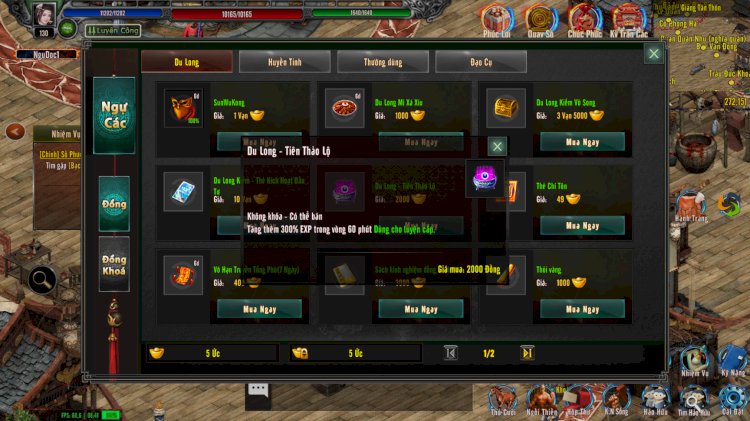Choose the Đồng currency side tab

pyautogui.click(x=114, y=204)
